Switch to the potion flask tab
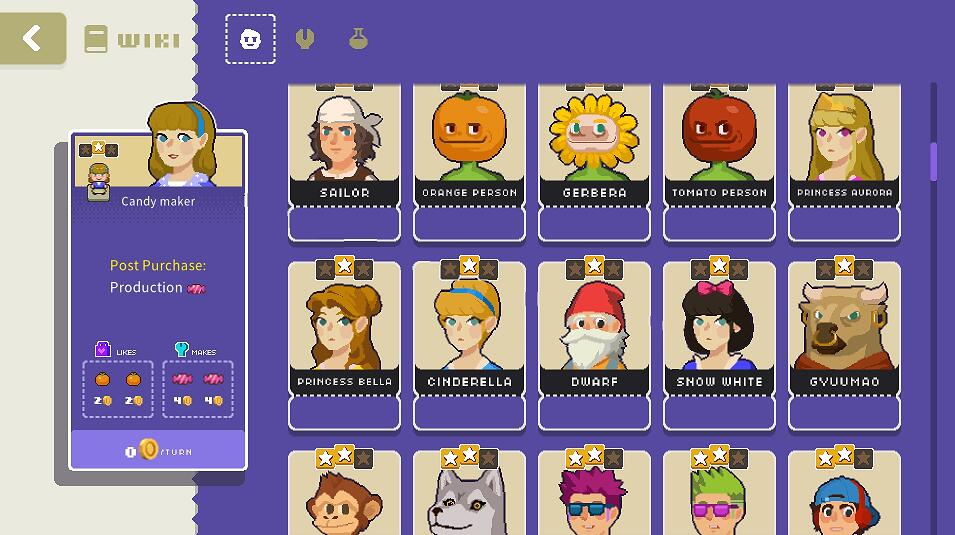This screenshot has width=955, height=535. [x=358, y=39]
